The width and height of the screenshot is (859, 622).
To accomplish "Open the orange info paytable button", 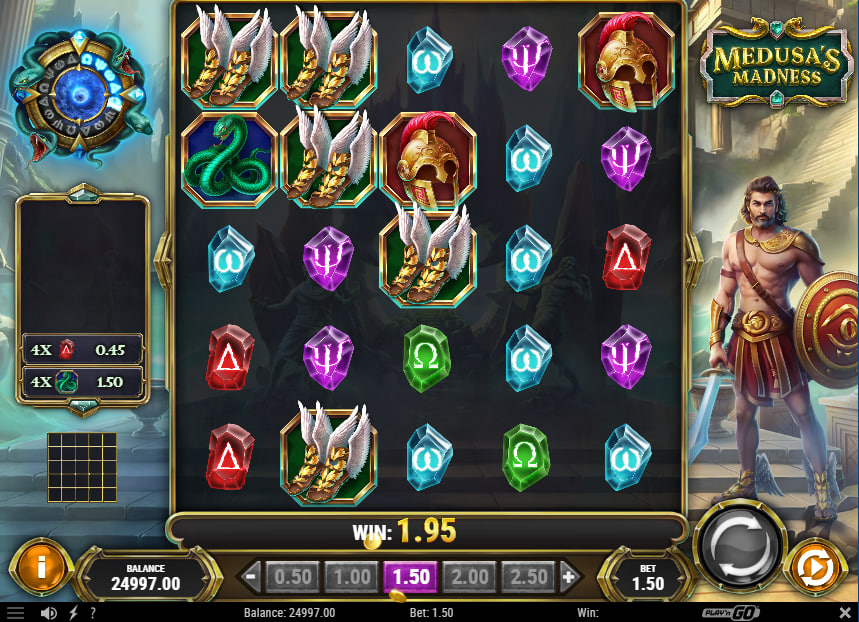I will 40,568.
